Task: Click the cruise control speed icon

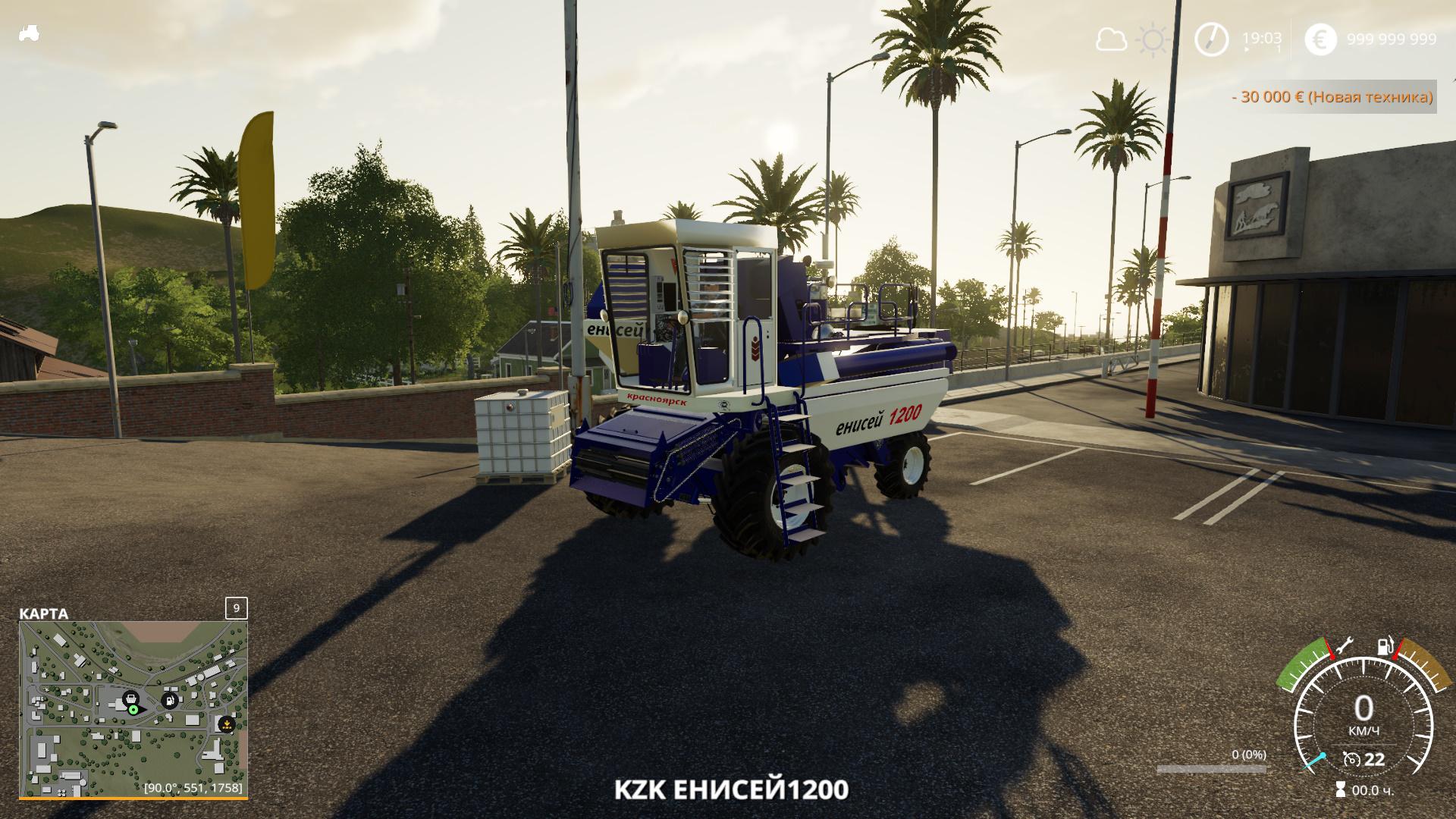Action: point(1351,759)
